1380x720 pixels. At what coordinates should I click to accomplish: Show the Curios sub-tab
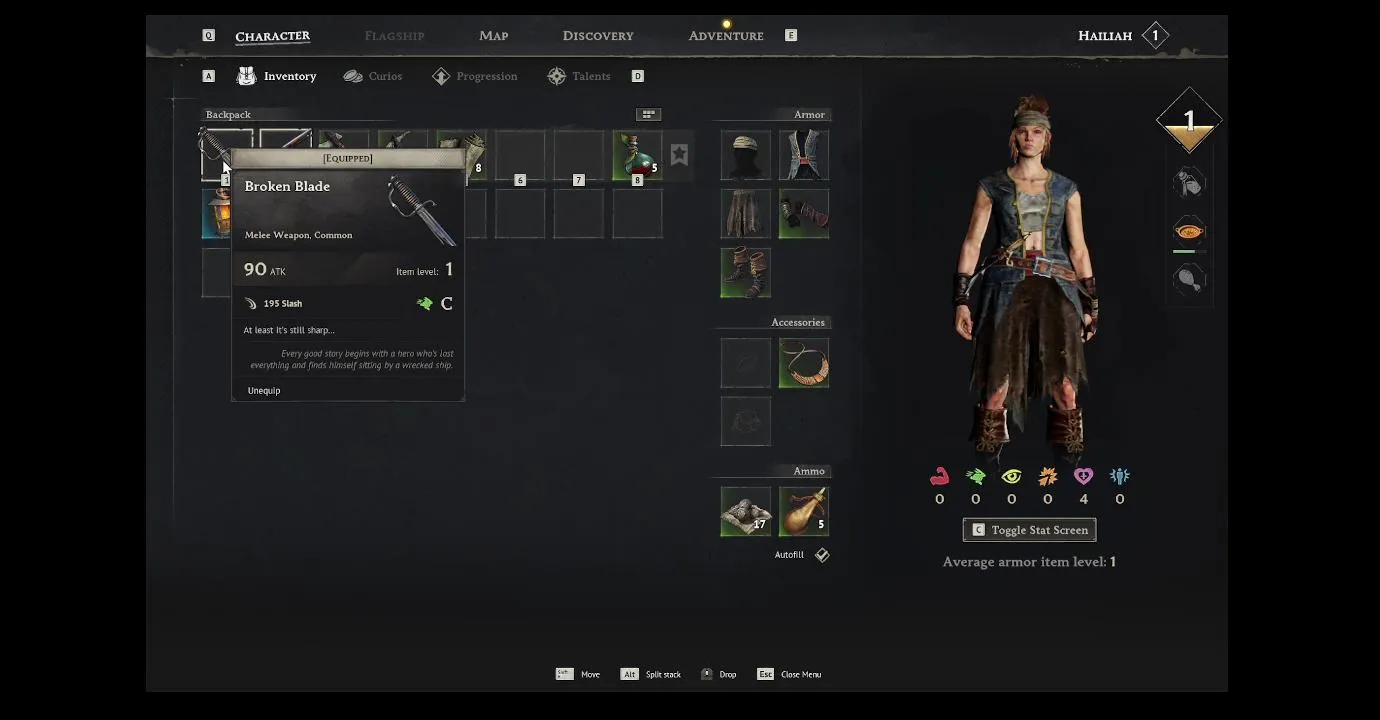click(373, 76)
